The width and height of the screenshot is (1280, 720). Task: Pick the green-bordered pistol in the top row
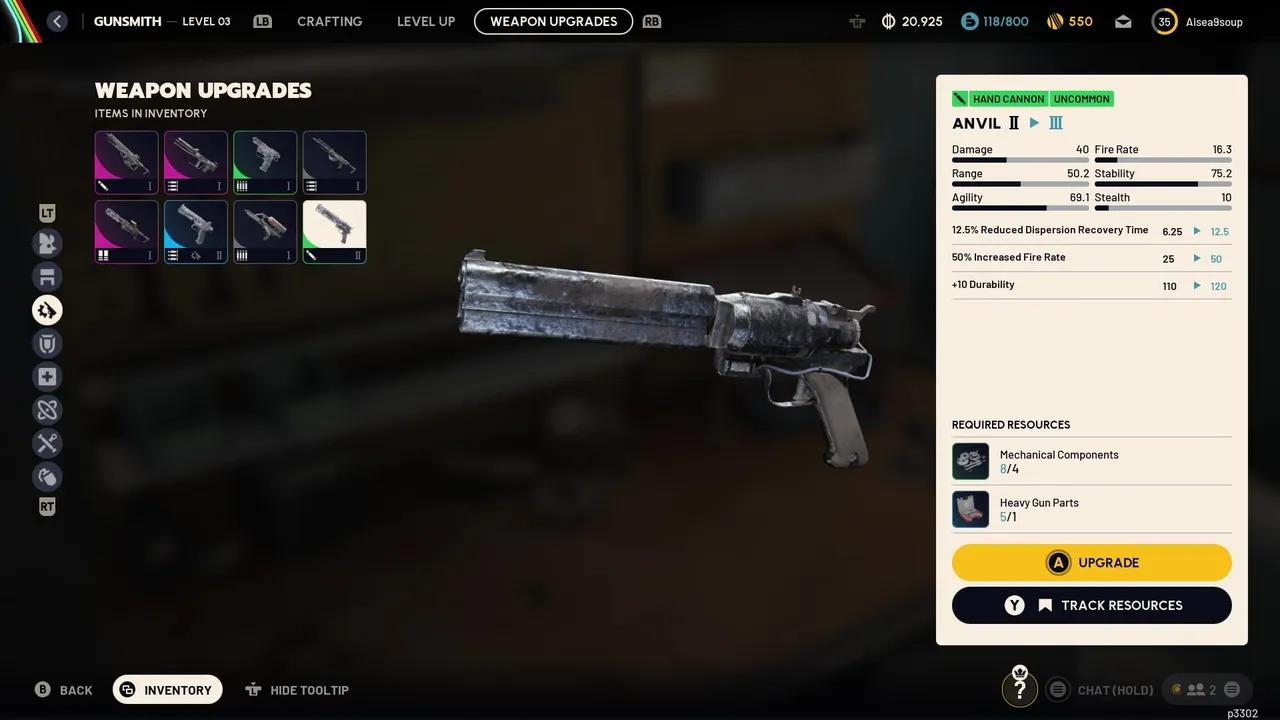point(265,162)
